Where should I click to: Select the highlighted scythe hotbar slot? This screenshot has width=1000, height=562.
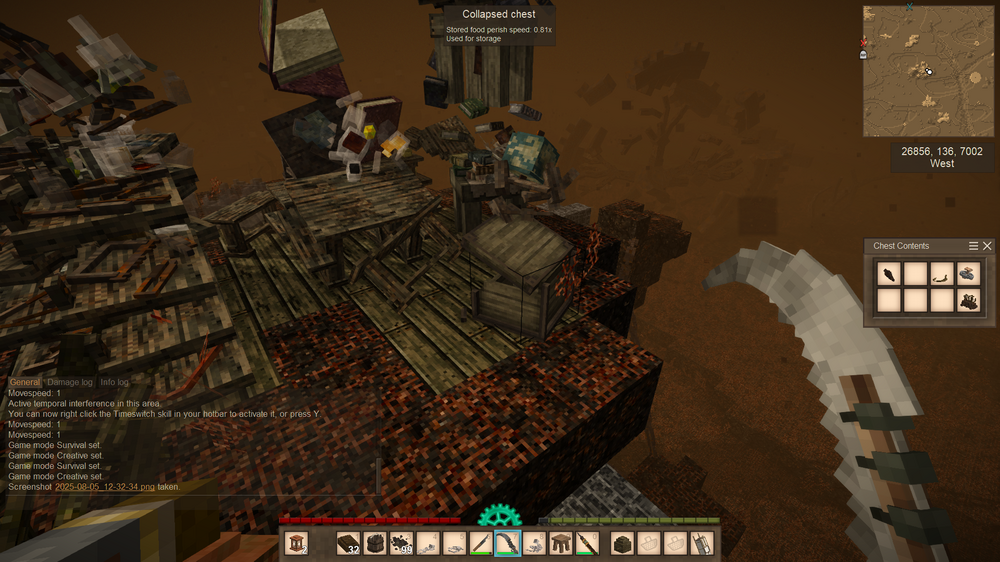pos(508,543)
